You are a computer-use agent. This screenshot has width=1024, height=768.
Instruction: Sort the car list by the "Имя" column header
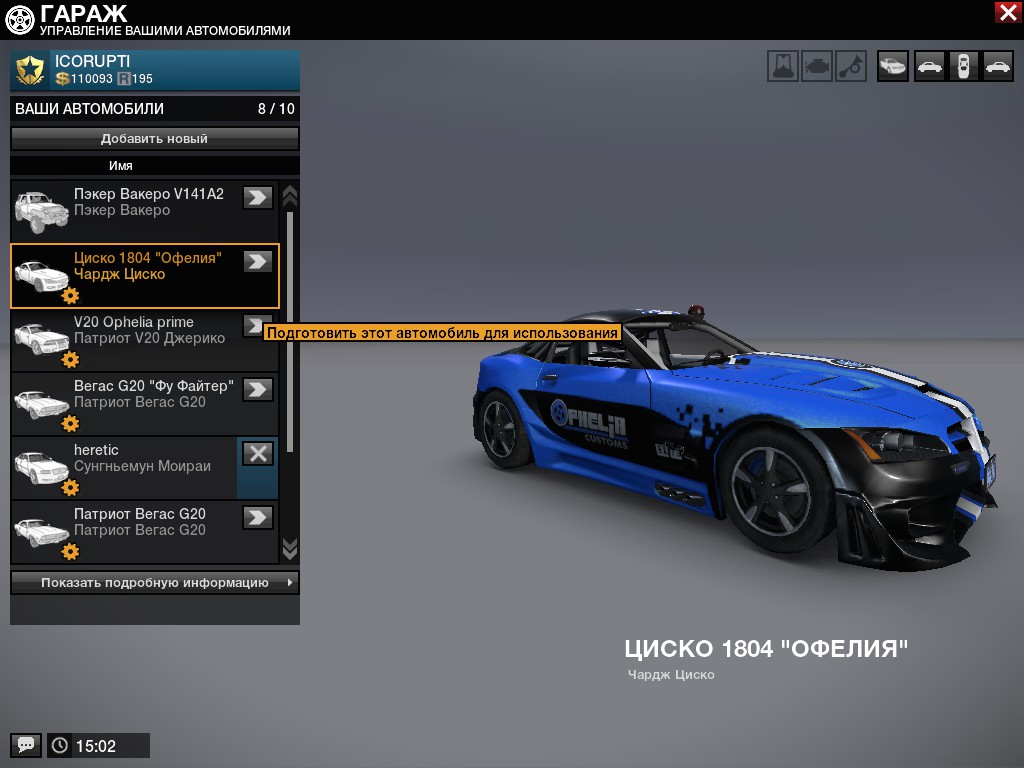click(121, 166)
